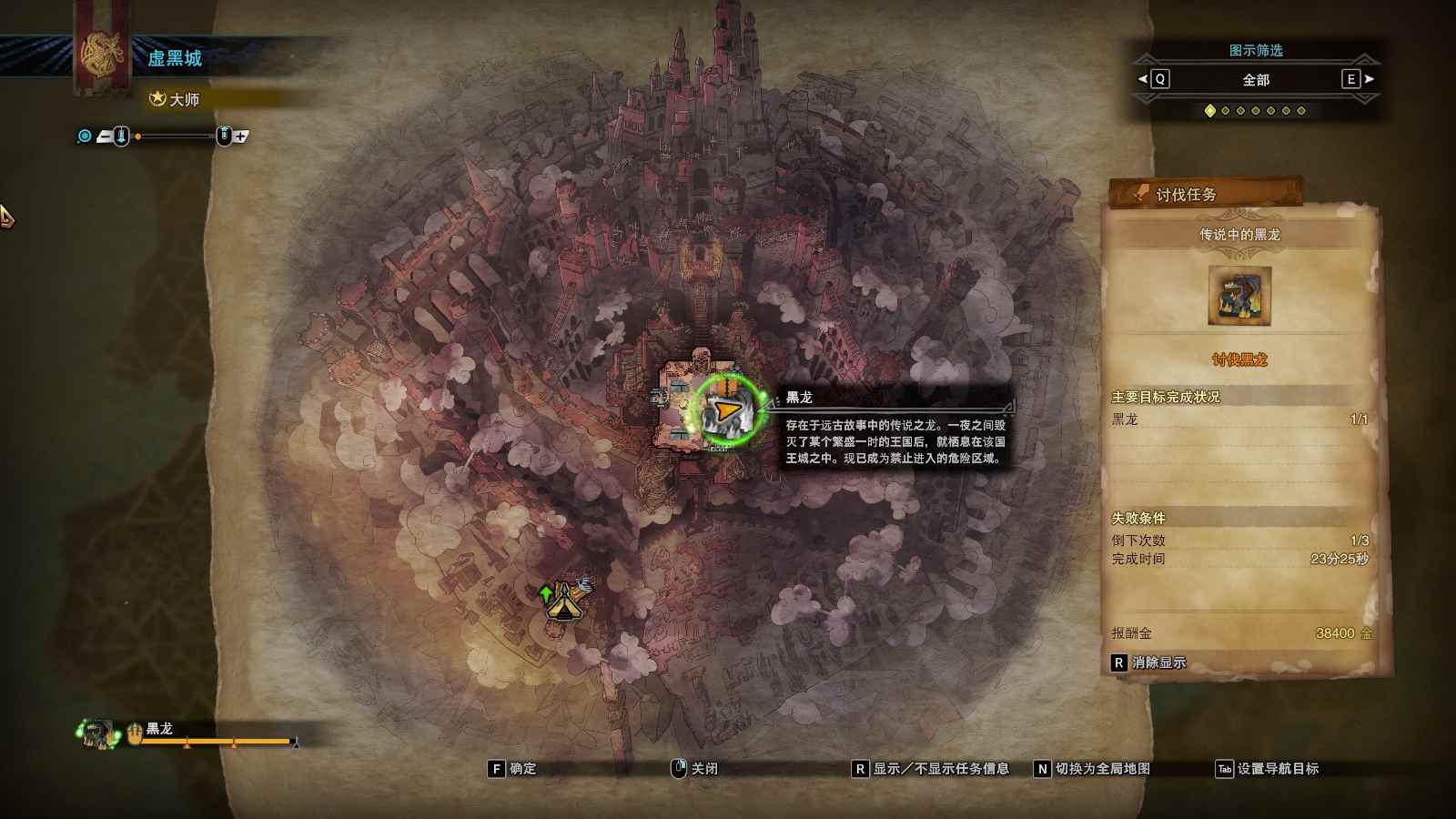
Task: Adjust the map zoom slider handle
Action: click(x=138, y=136)
